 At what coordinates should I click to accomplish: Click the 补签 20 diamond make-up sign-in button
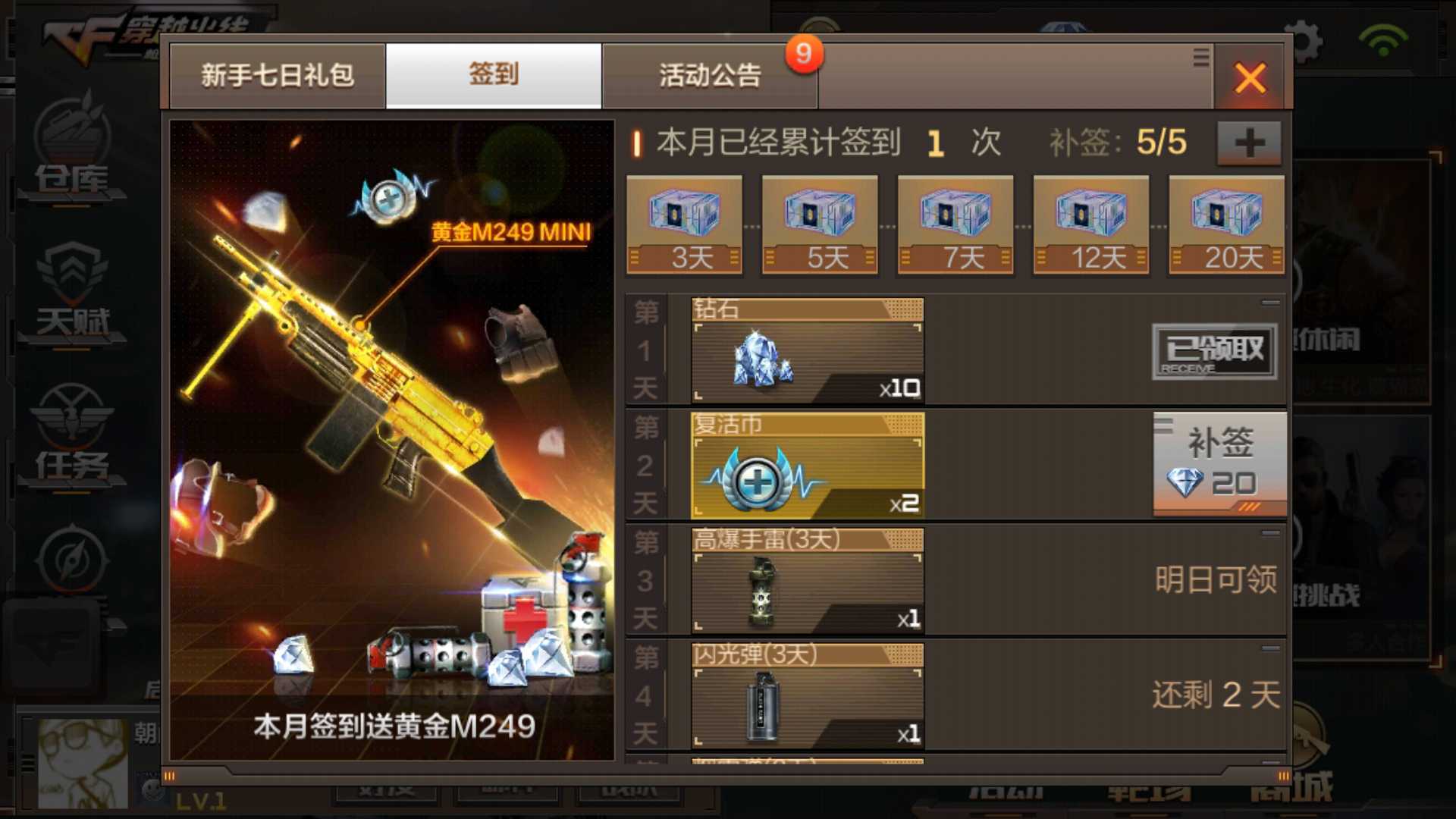click(1219, 464)
